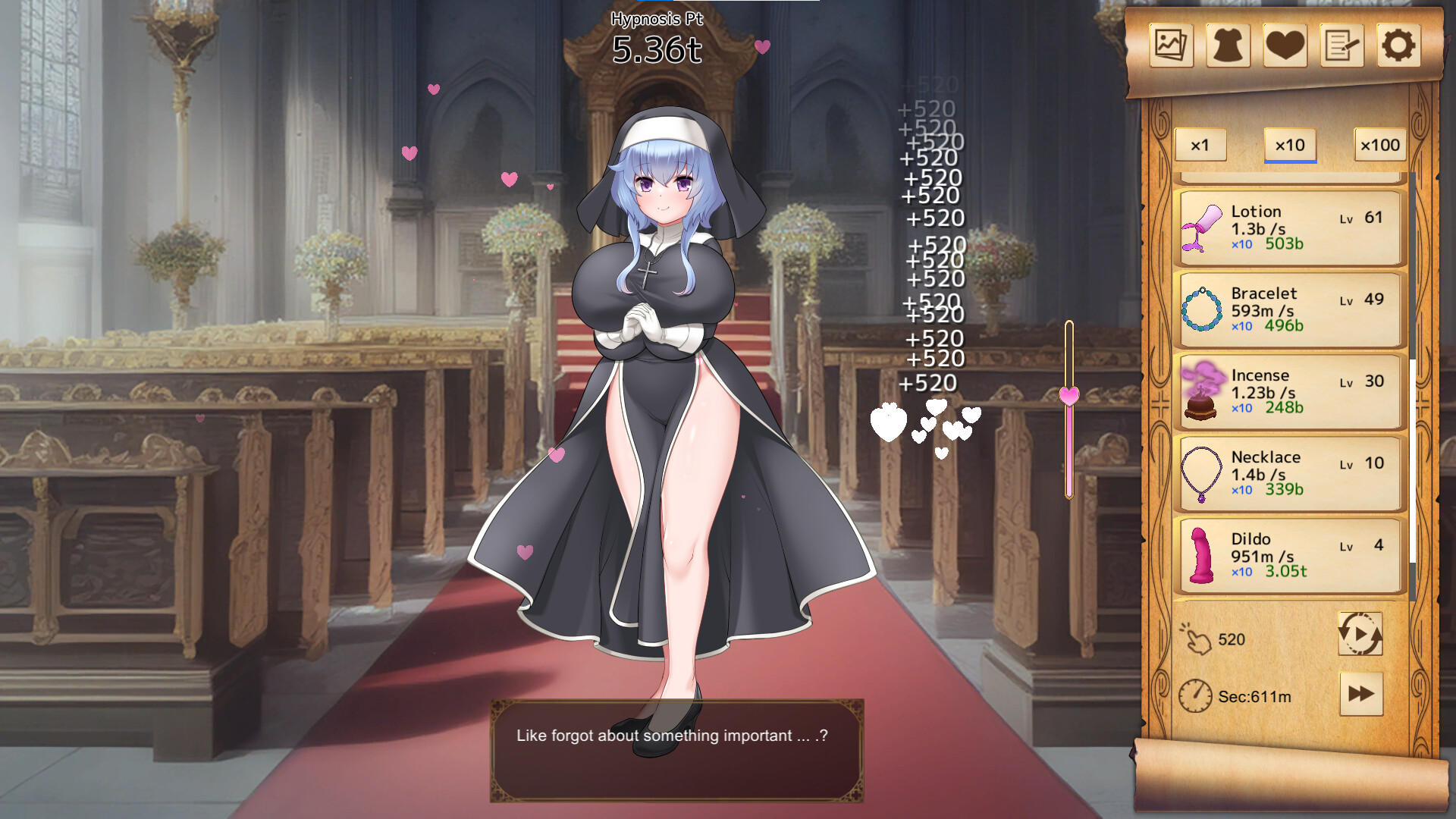1456x819 pixels.
Task: Set purchase multiplier to x1
Action: pos(1200,145)
